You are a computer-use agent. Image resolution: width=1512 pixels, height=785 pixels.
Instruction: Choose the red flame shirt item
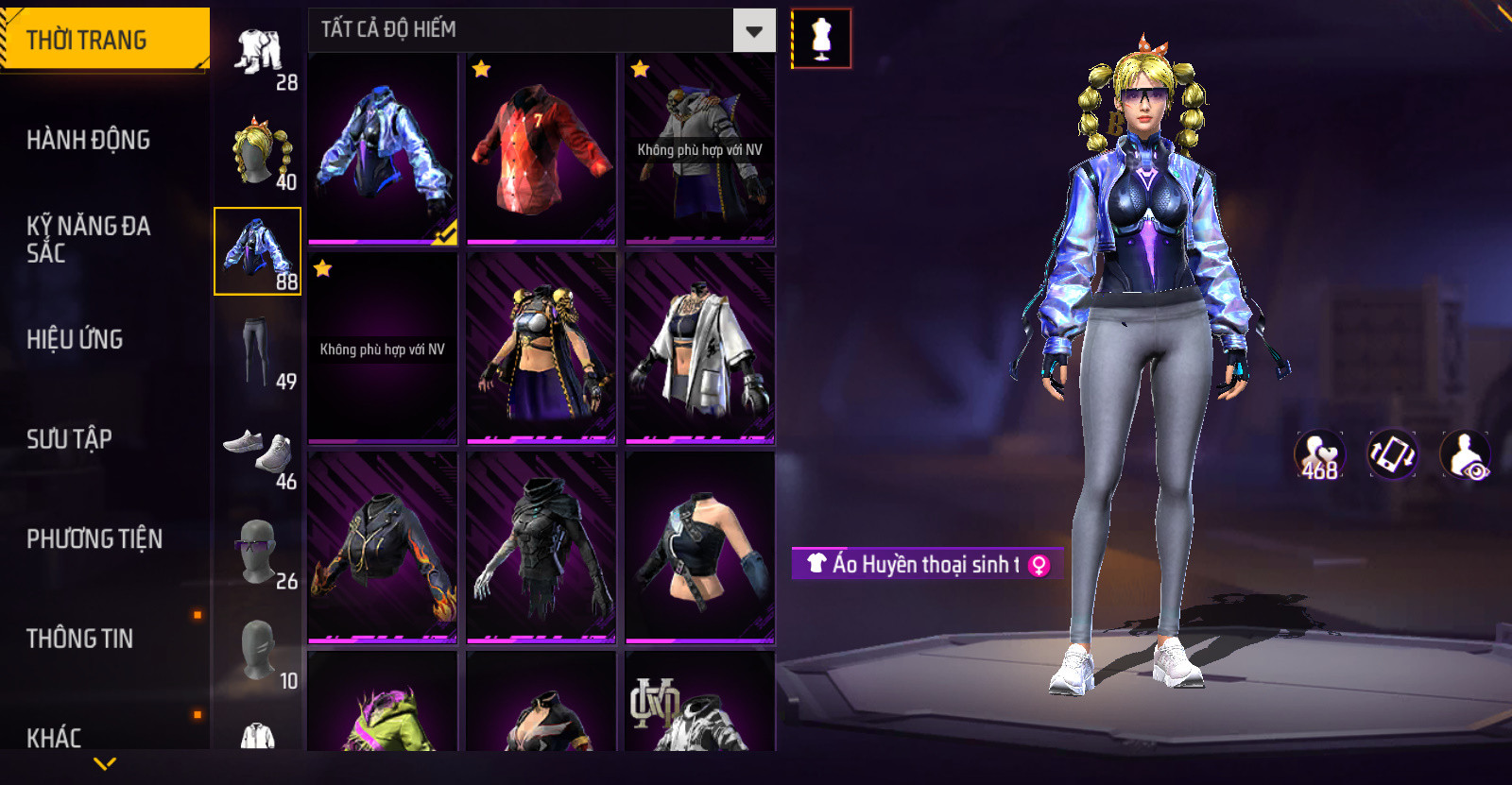click(x=541, y=149)
